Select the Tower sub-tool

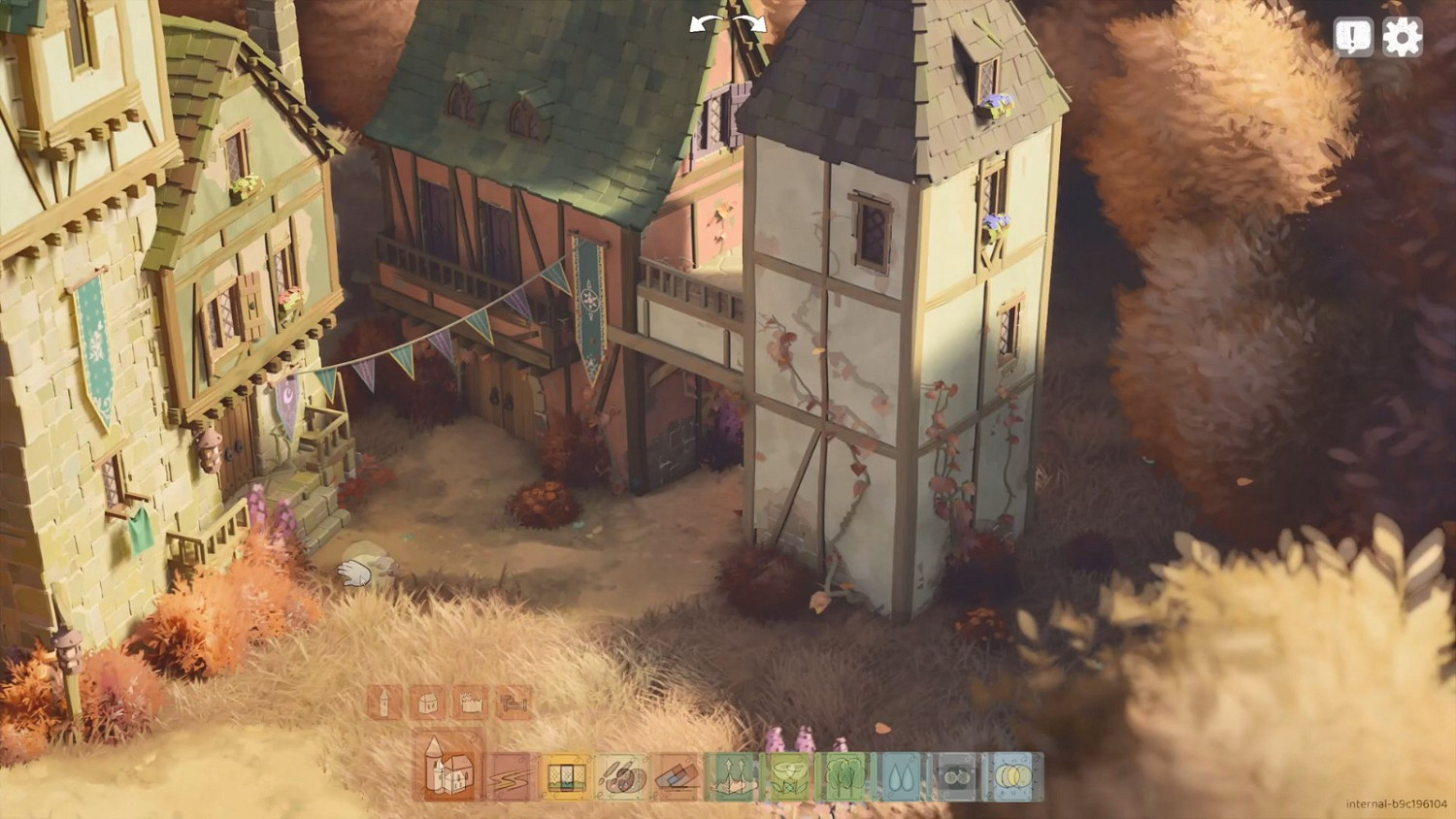[x=385, y=704]
